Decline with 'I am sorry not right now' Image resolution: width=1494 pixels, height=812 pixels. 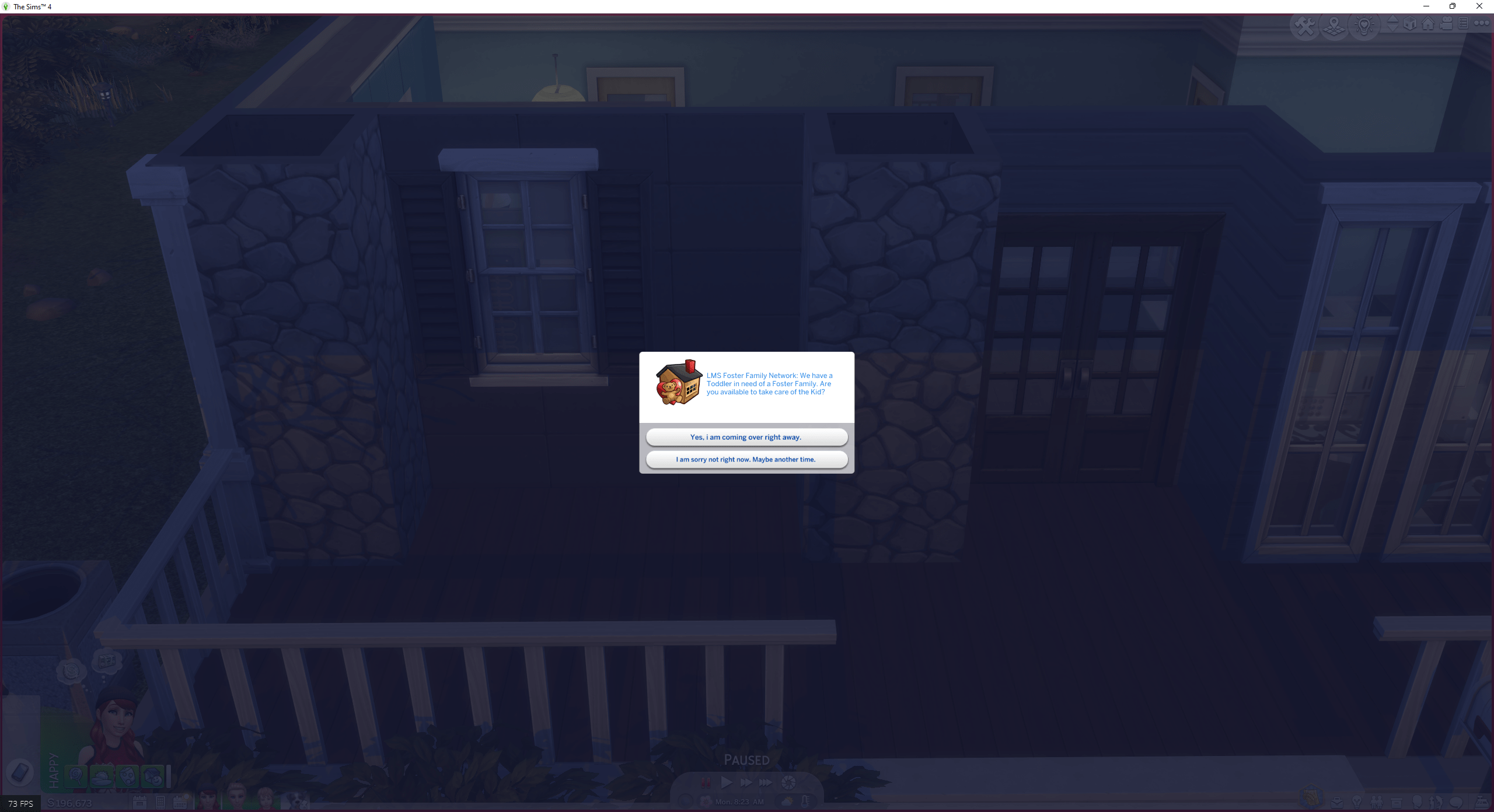pos(746,459)
